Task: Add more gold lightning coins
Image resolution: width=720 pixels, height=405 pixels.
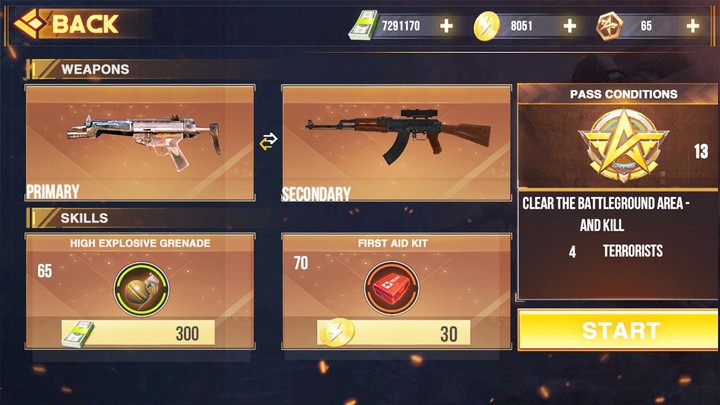Action: pos(569,26)
